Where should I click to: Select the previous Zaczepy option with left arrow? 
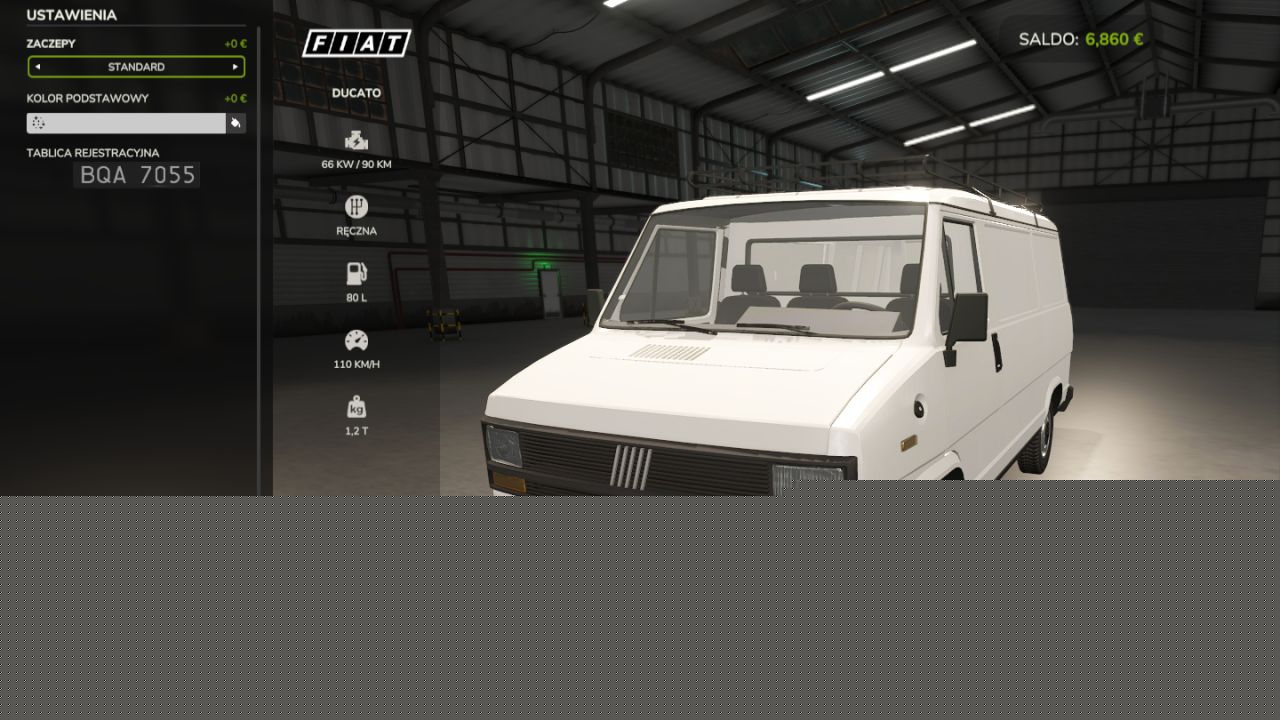click(38, 67)
